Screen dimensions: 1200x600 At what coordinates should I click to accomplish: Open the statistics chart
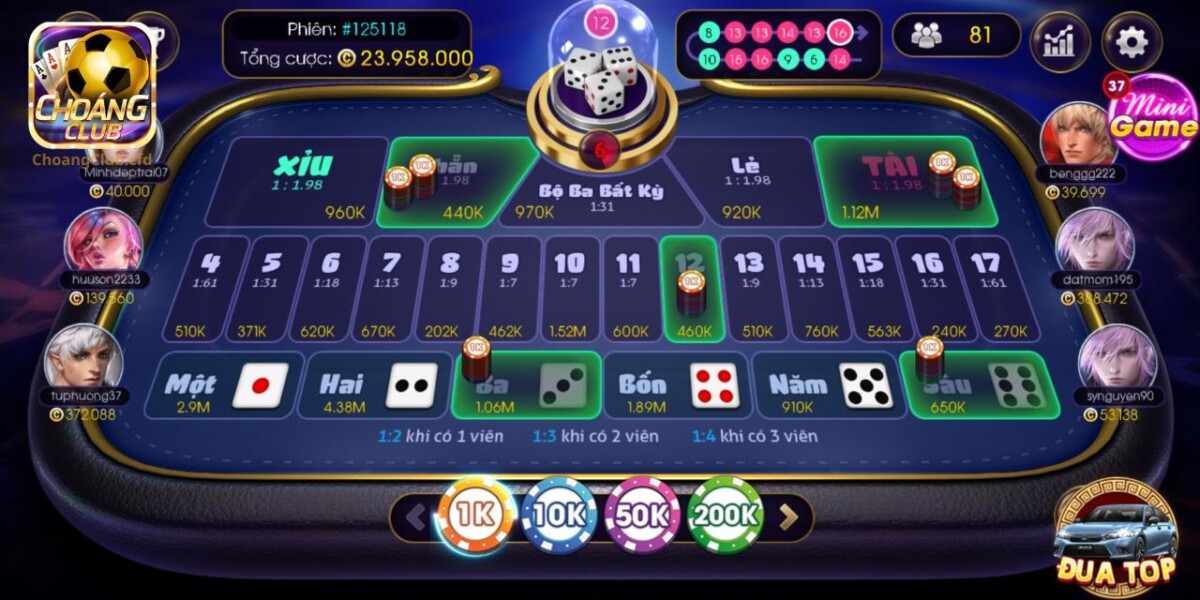(x=1059, y=41)
